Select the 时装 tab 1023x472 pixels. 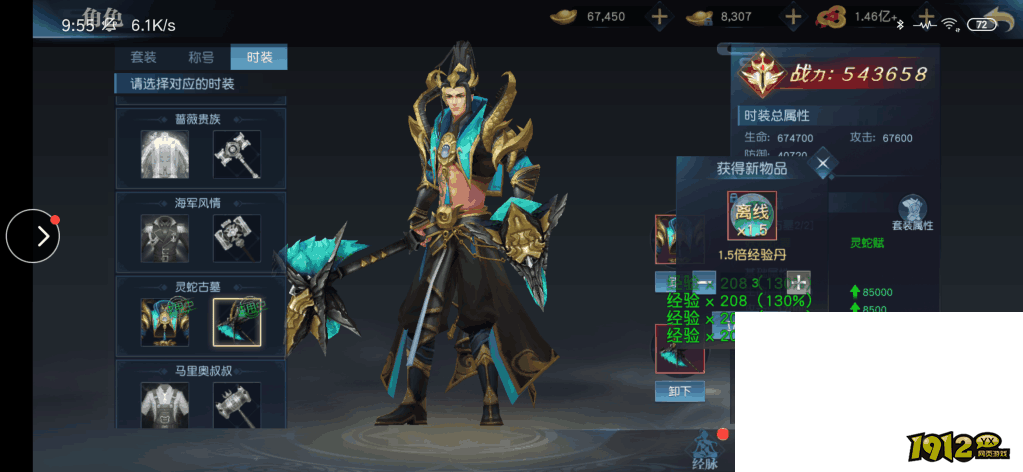(259, 57)
